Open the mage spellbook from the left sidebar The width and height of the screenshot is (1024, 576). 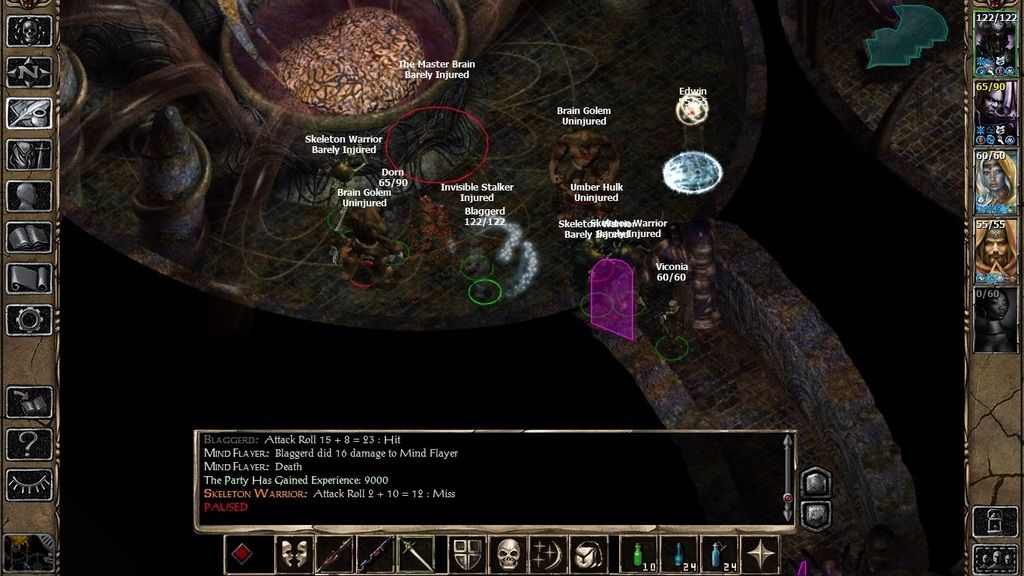point(29,237)
